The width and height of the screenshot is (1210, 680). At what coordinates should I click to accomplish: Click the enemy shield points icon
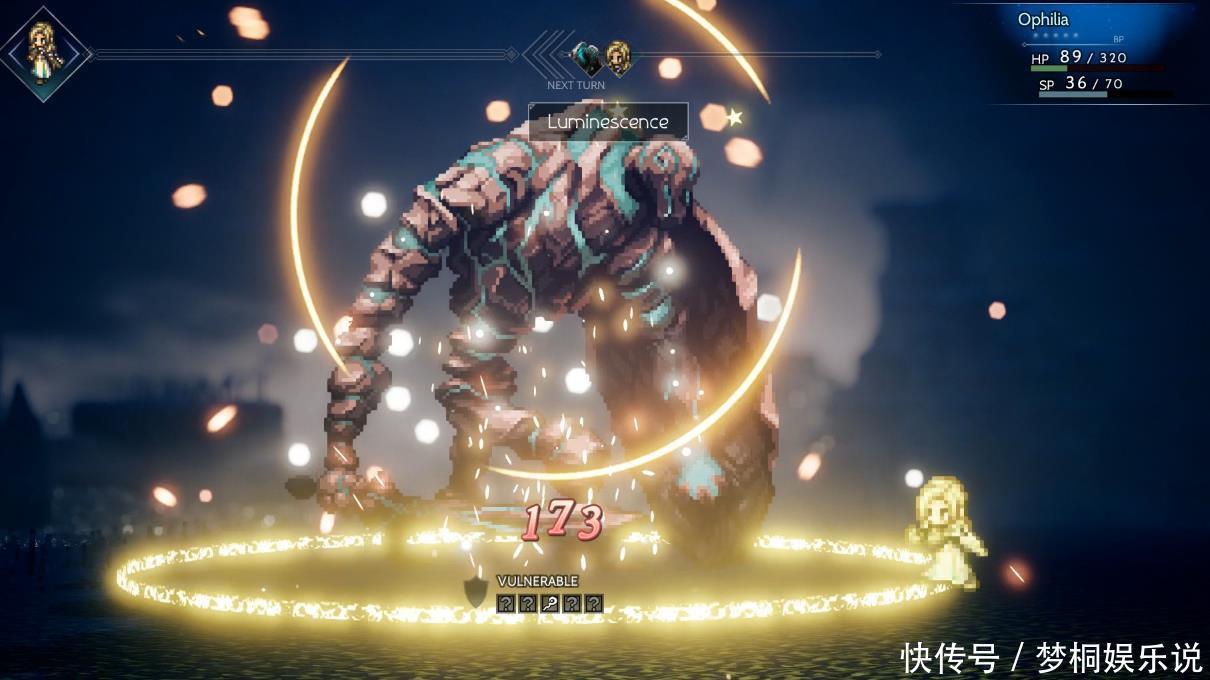tap(477, 593)
